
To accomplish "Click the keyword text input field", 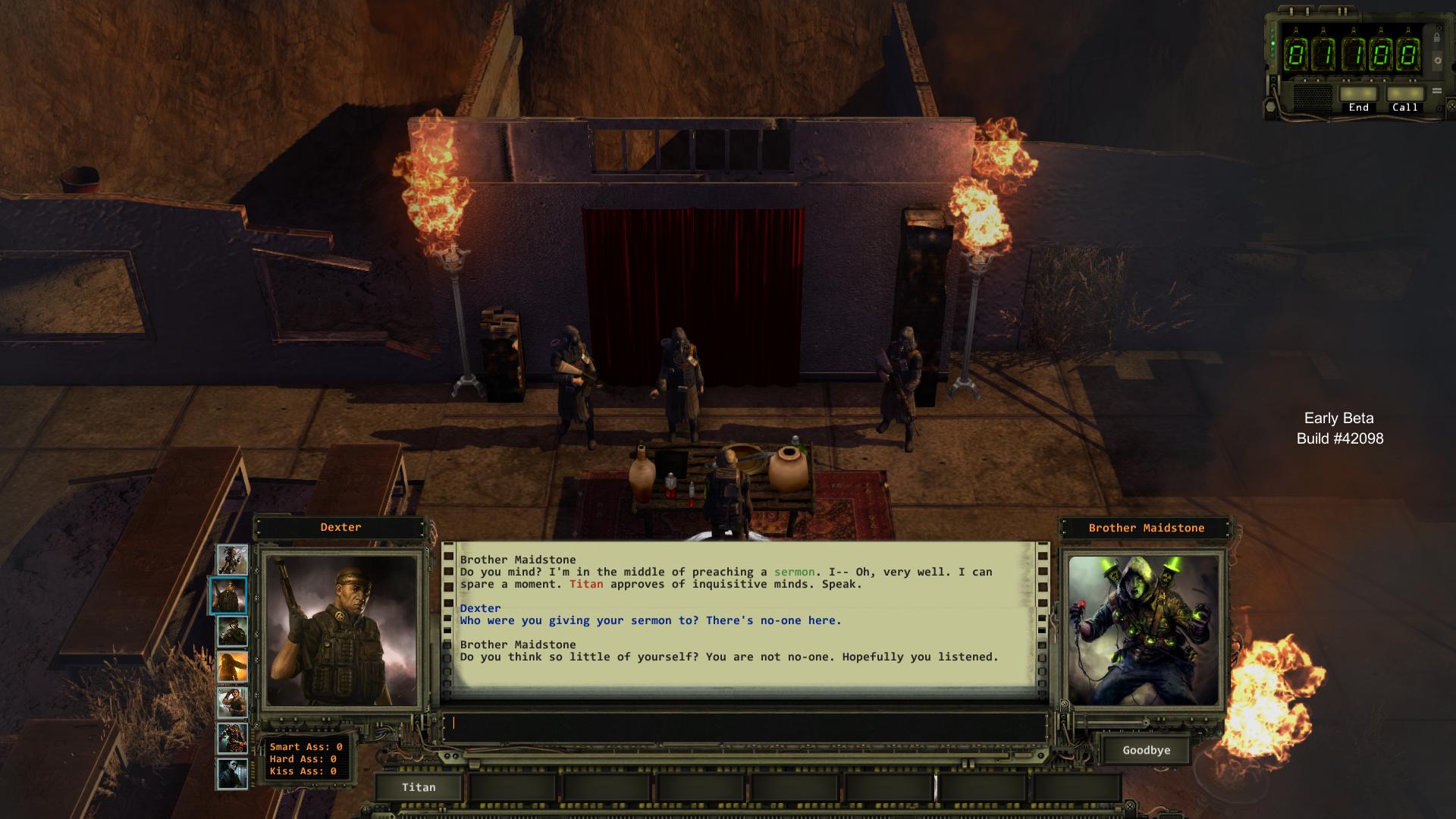I will click(743, 723).
